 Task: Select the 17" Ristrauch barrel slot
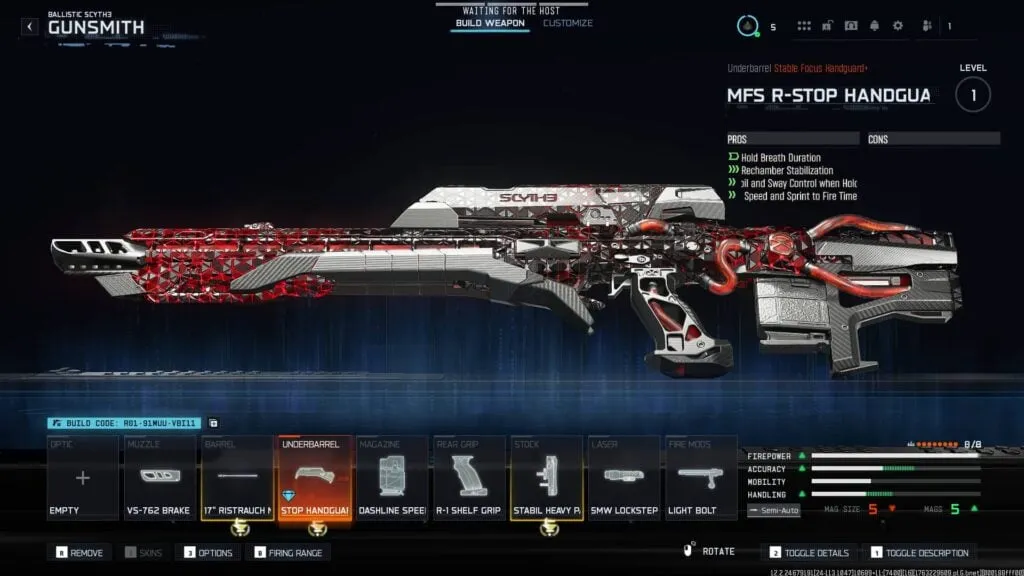[237, 478]
